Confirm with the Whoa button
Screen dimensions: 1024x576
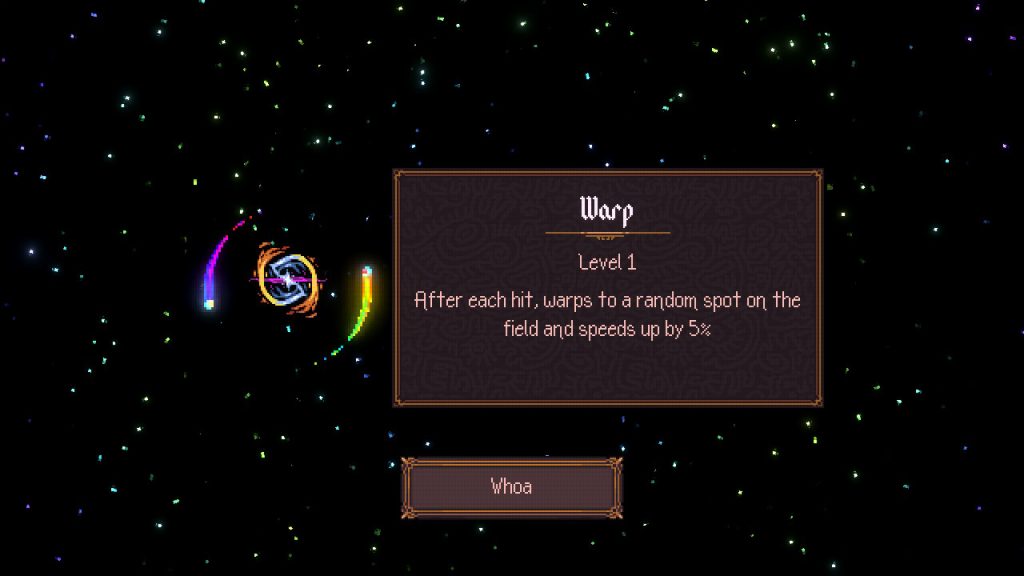point(511,488)
